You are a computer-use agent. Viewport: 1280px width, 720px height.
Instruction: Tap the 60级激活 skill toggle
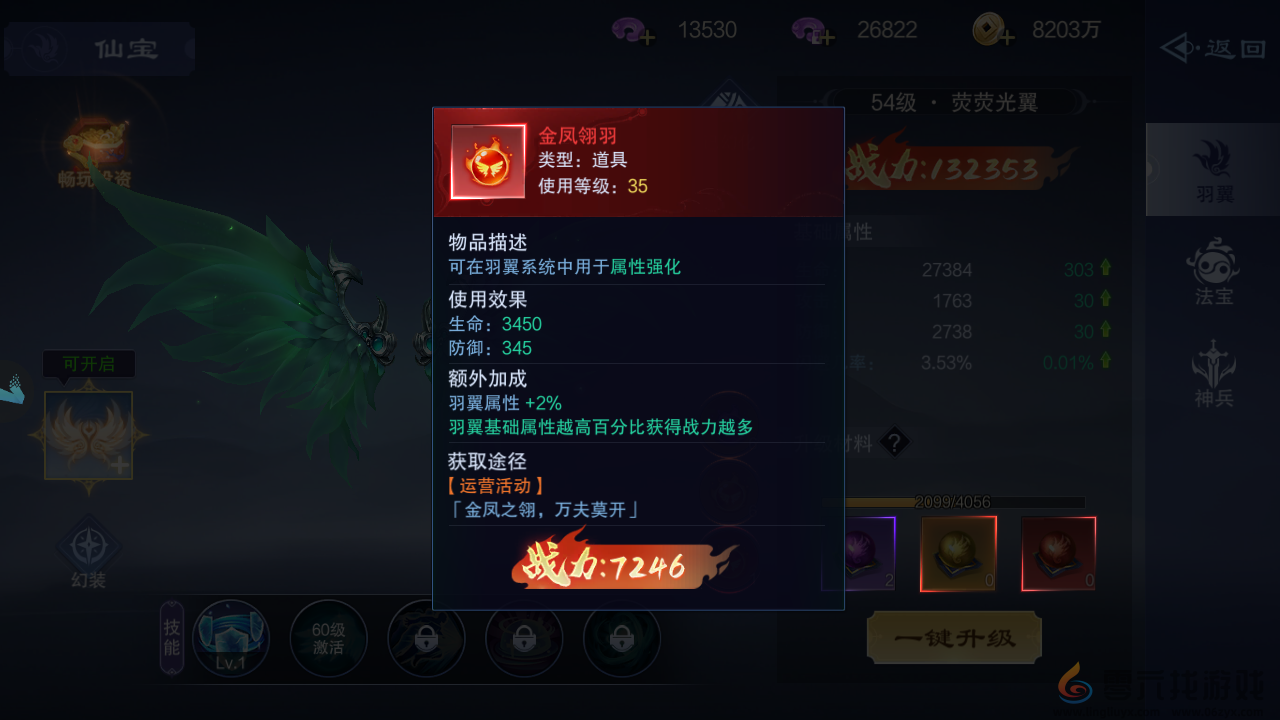click(329, 637)
